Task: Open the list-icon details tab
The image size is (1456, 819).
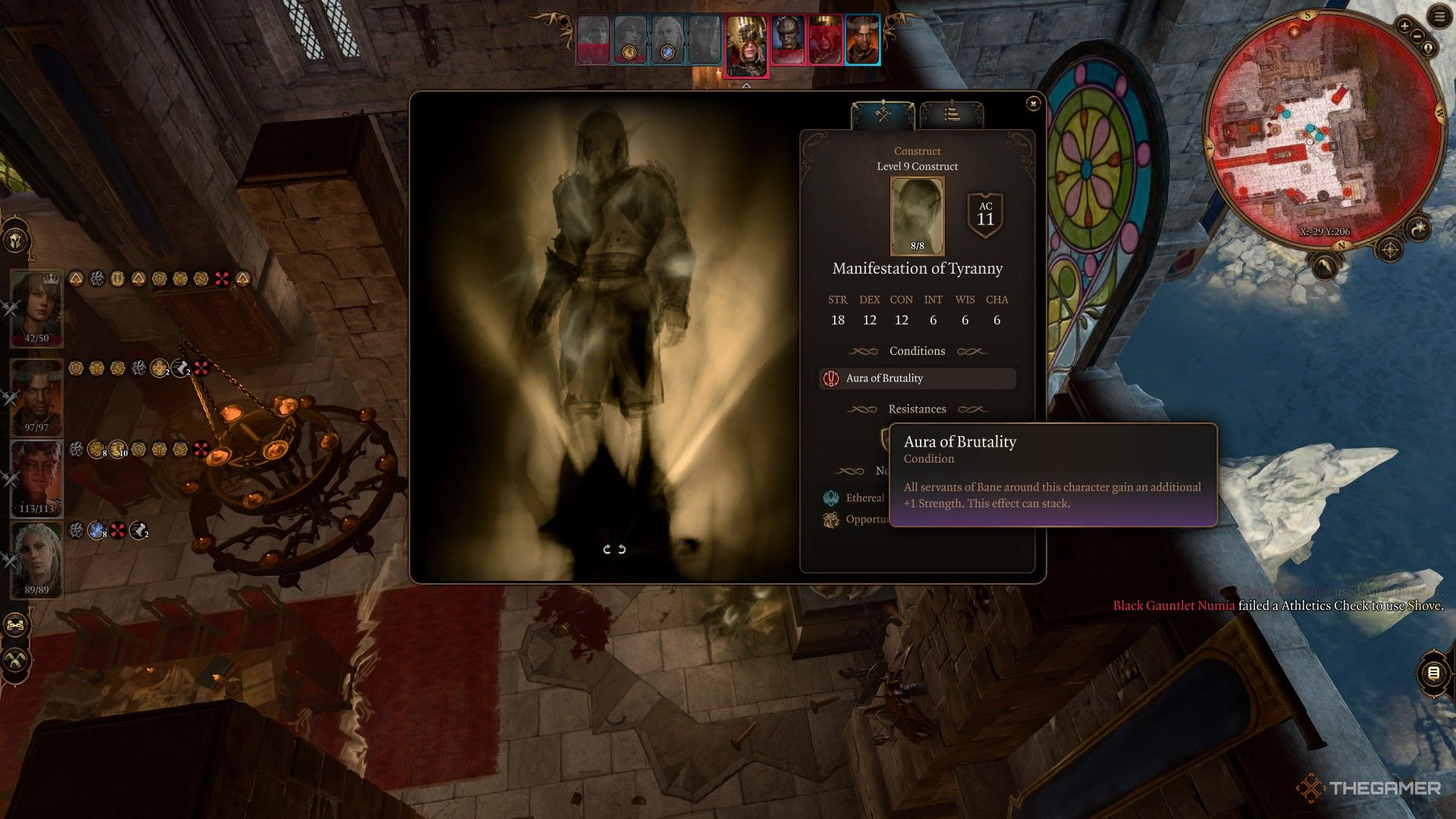Action: 951,115
